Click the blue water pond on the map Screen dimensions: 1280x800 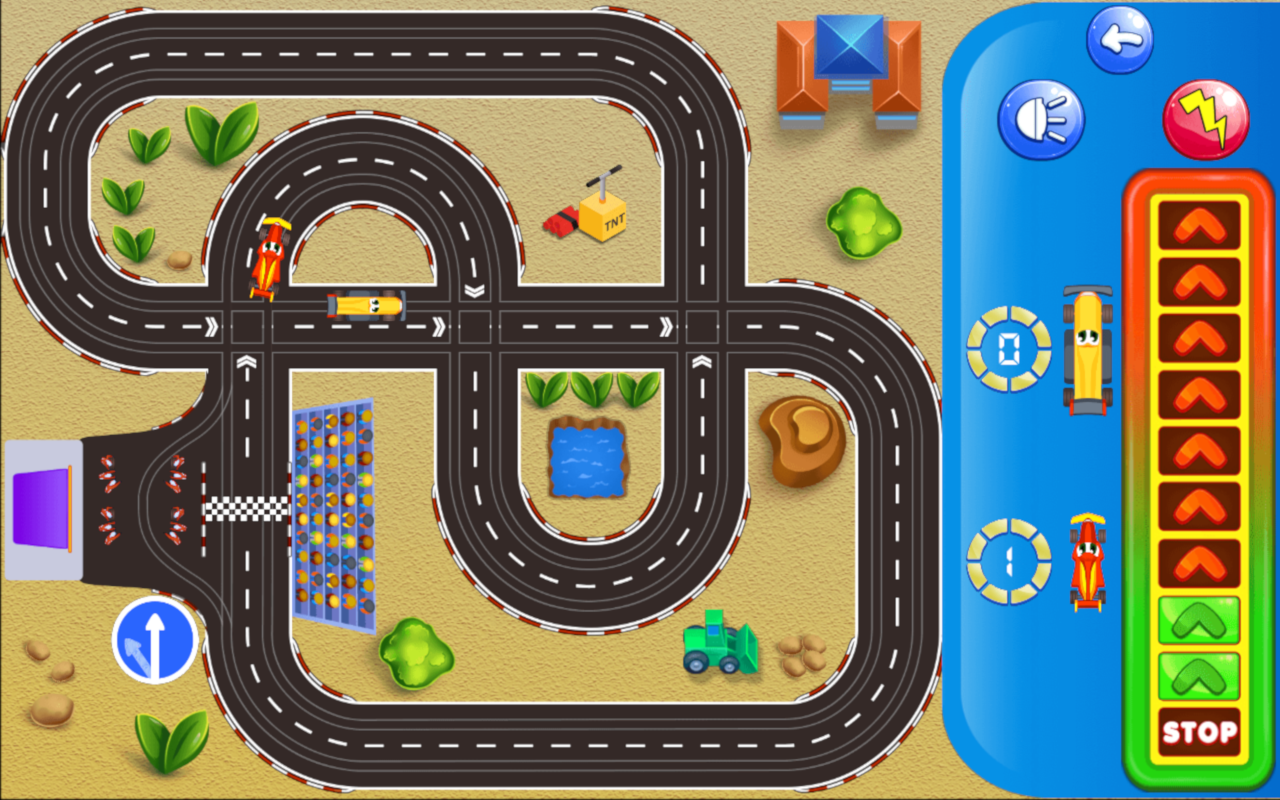click(586, 460)
